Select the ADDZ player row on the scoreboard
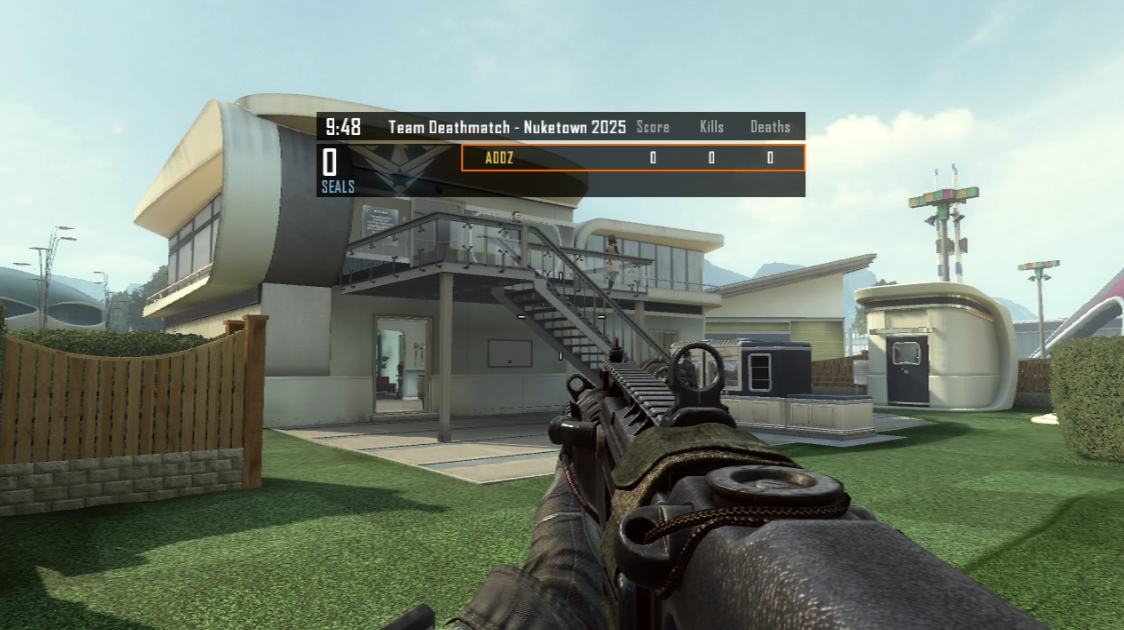 point(632,158)
